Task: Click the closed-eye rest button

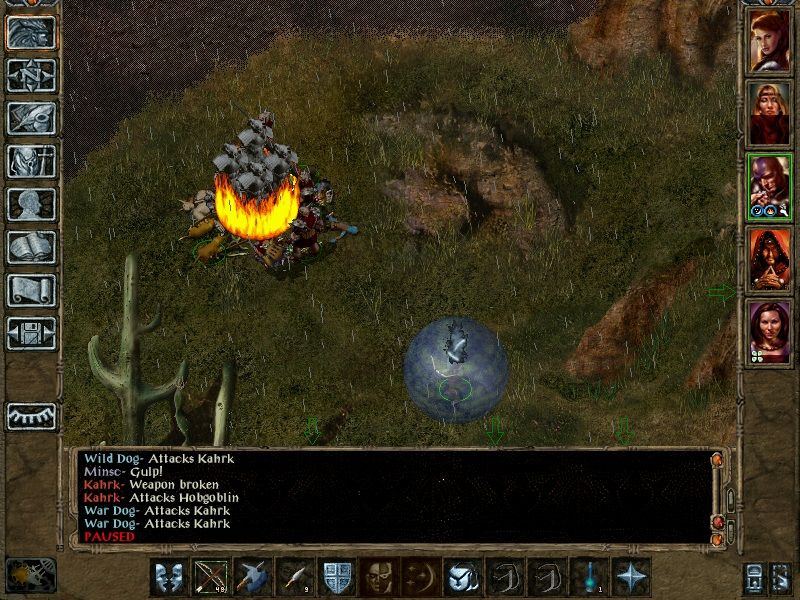Action: pyautogui.click(x=31, y=416)
